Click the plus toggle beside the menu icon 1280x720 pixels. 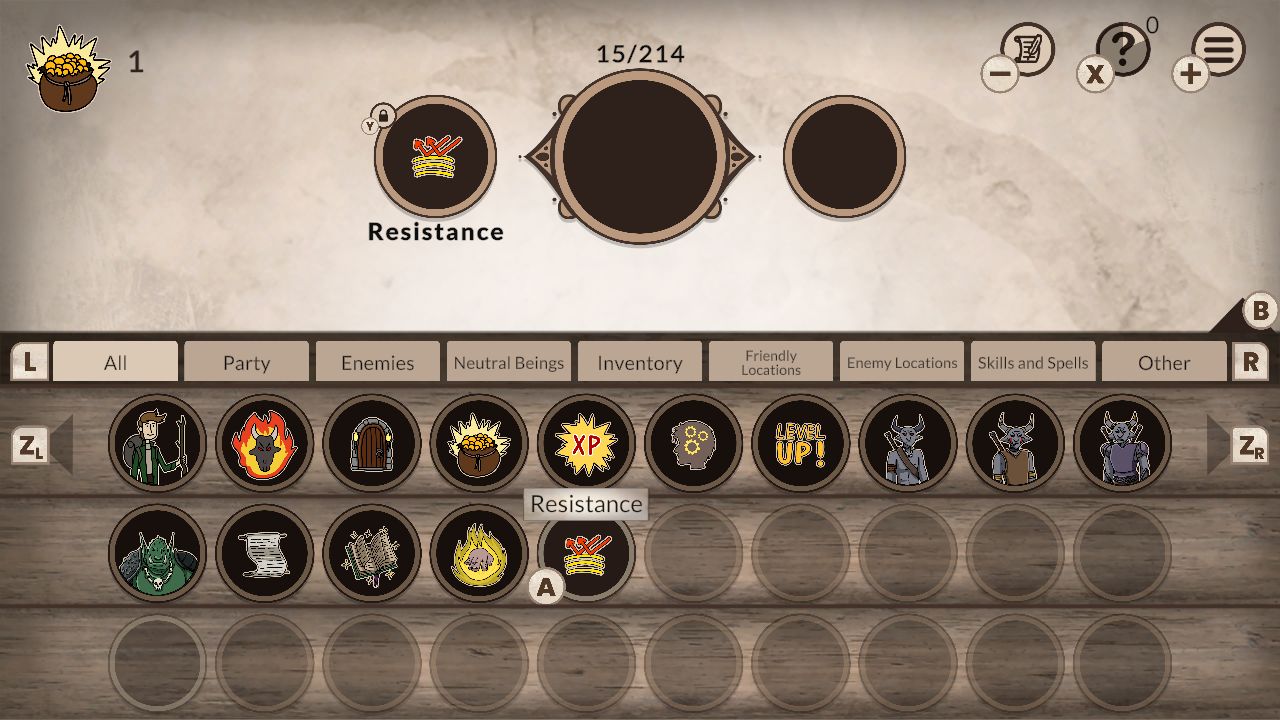(1189, 74)
